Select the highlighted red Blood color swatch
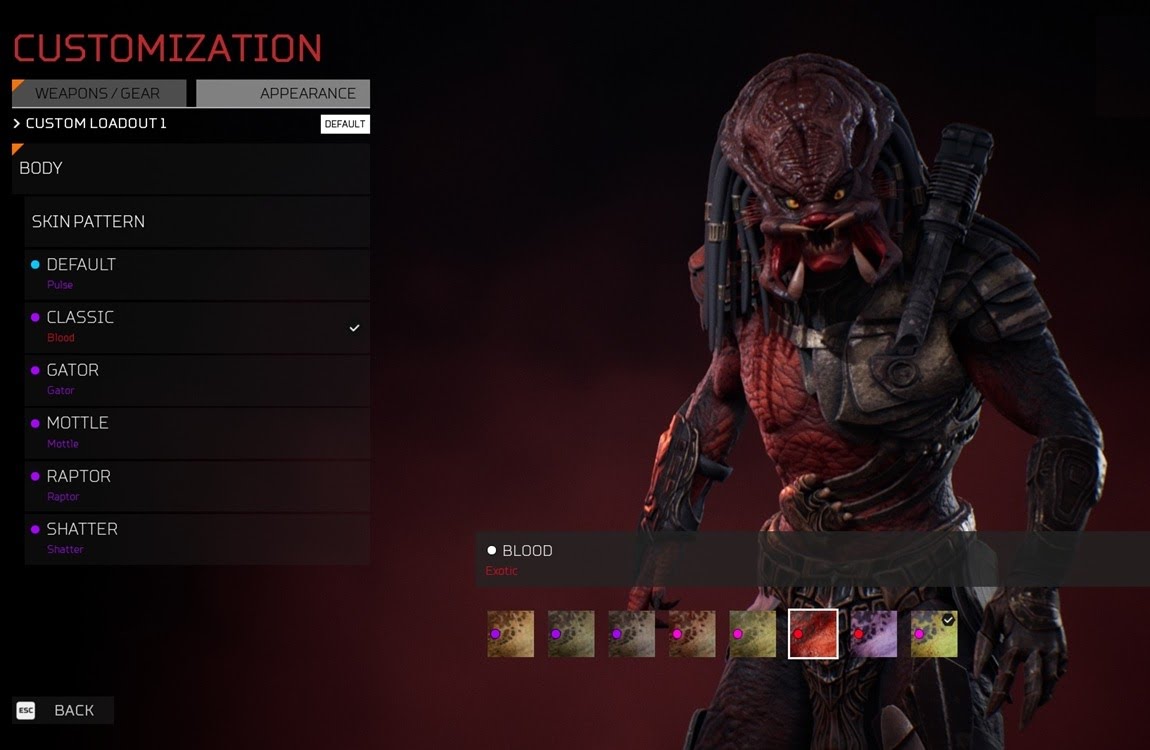 pyautogui.click(x=813, y=634)
